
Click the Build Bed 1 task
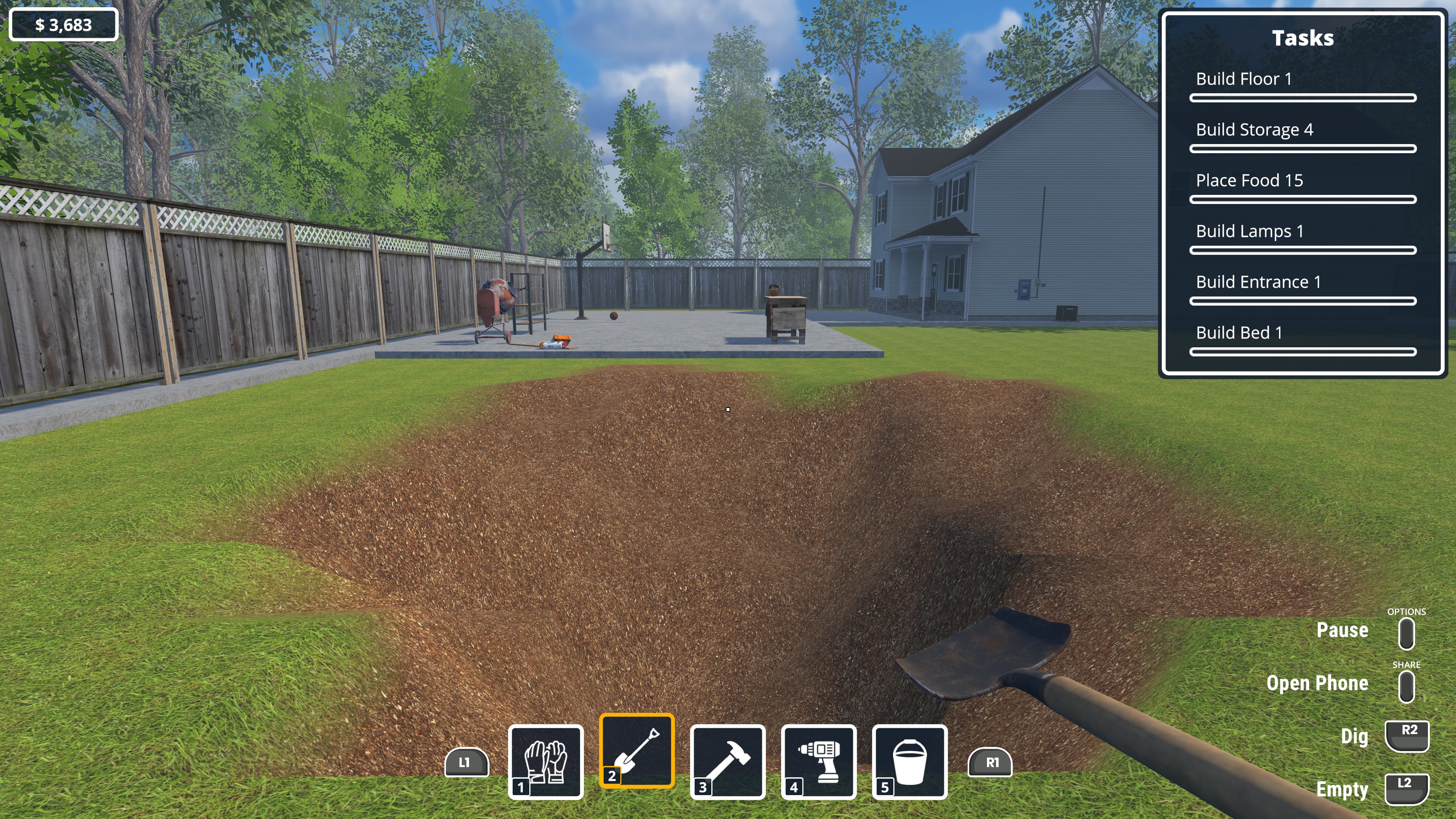click(x=1239, y=333)
